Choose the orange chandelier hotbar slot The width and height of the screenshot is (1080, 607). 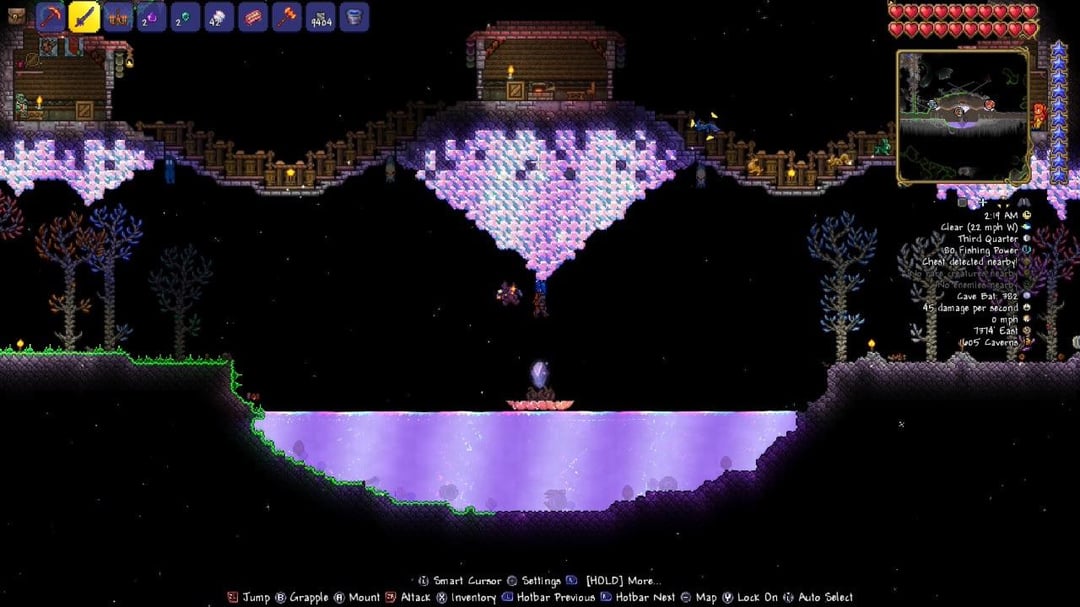(118, 17)
